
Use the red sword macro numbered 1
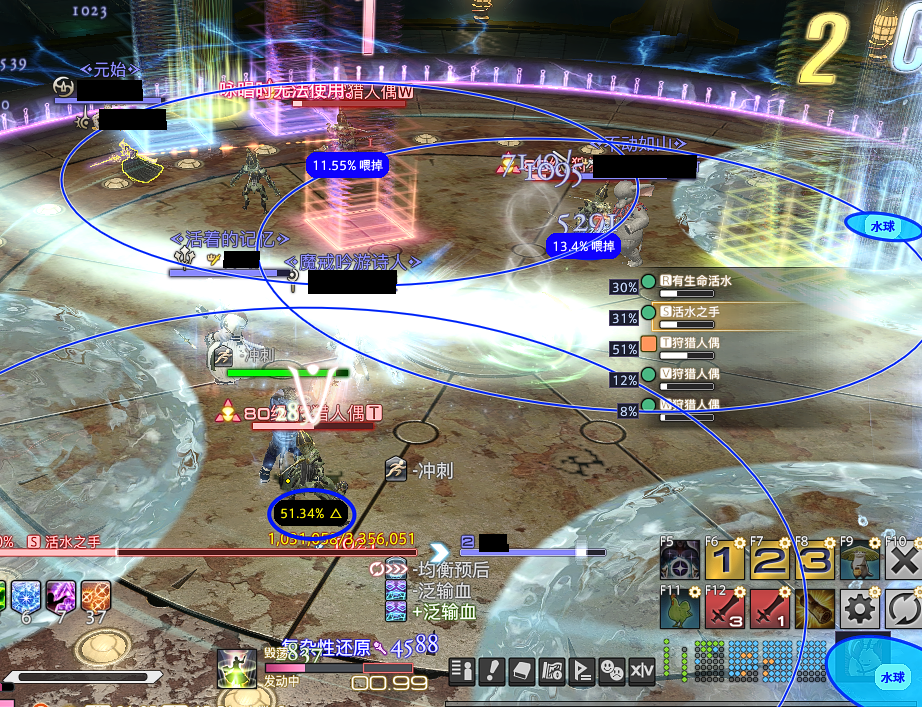tap(770, 608)
